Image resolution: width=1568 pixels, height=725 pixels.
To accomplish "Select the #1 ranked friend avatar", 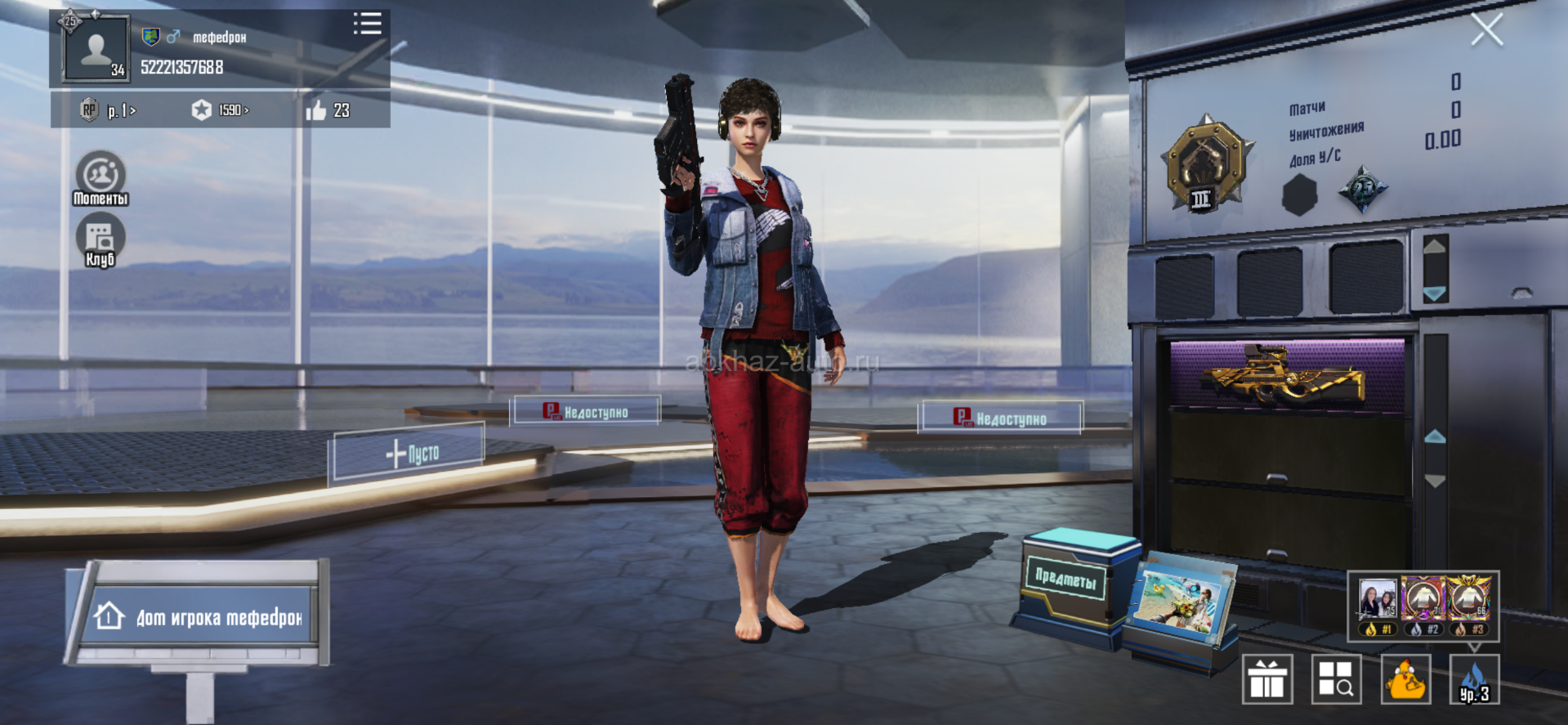I will point(1378,603).
